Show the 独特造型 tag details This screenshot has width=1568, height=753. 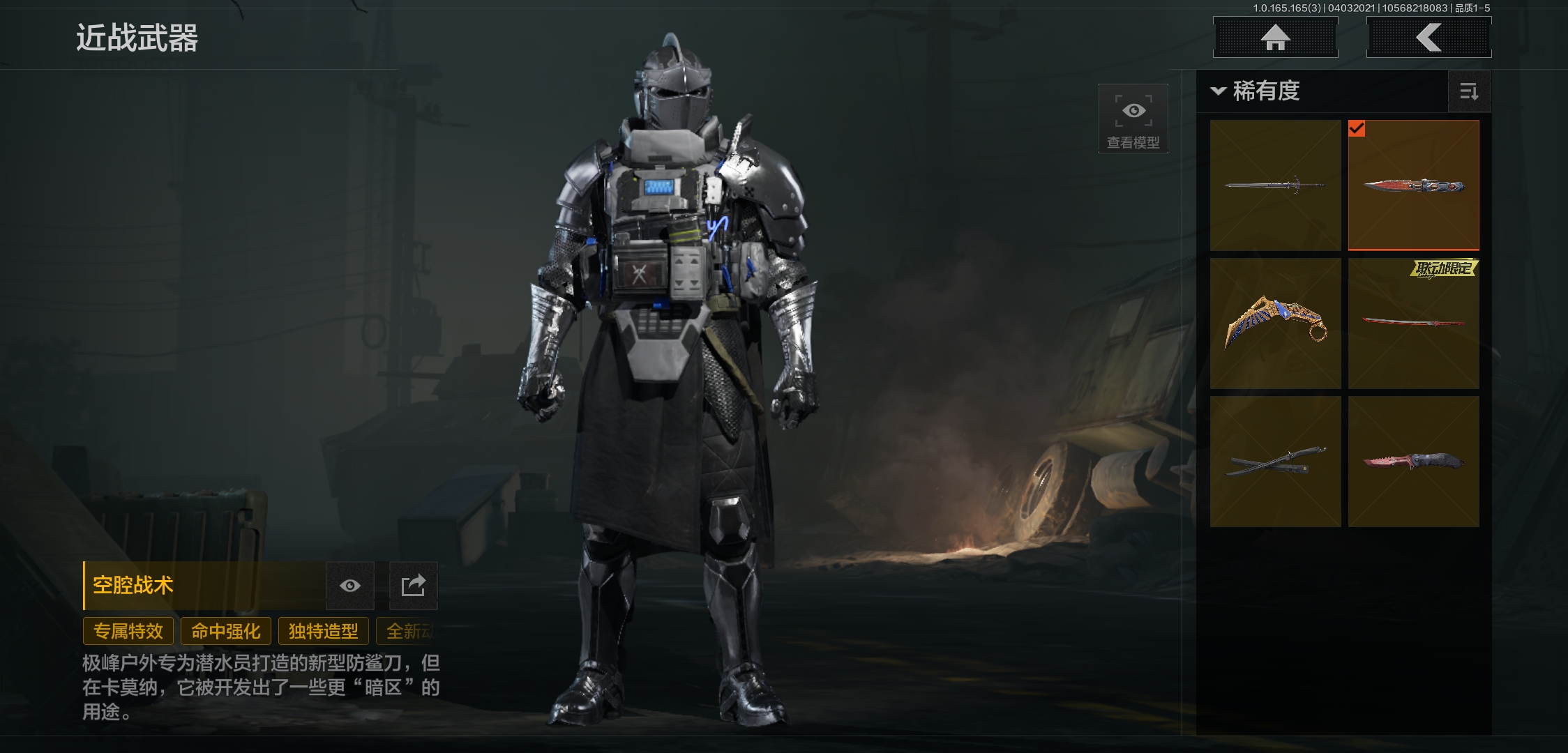point(324,632)
